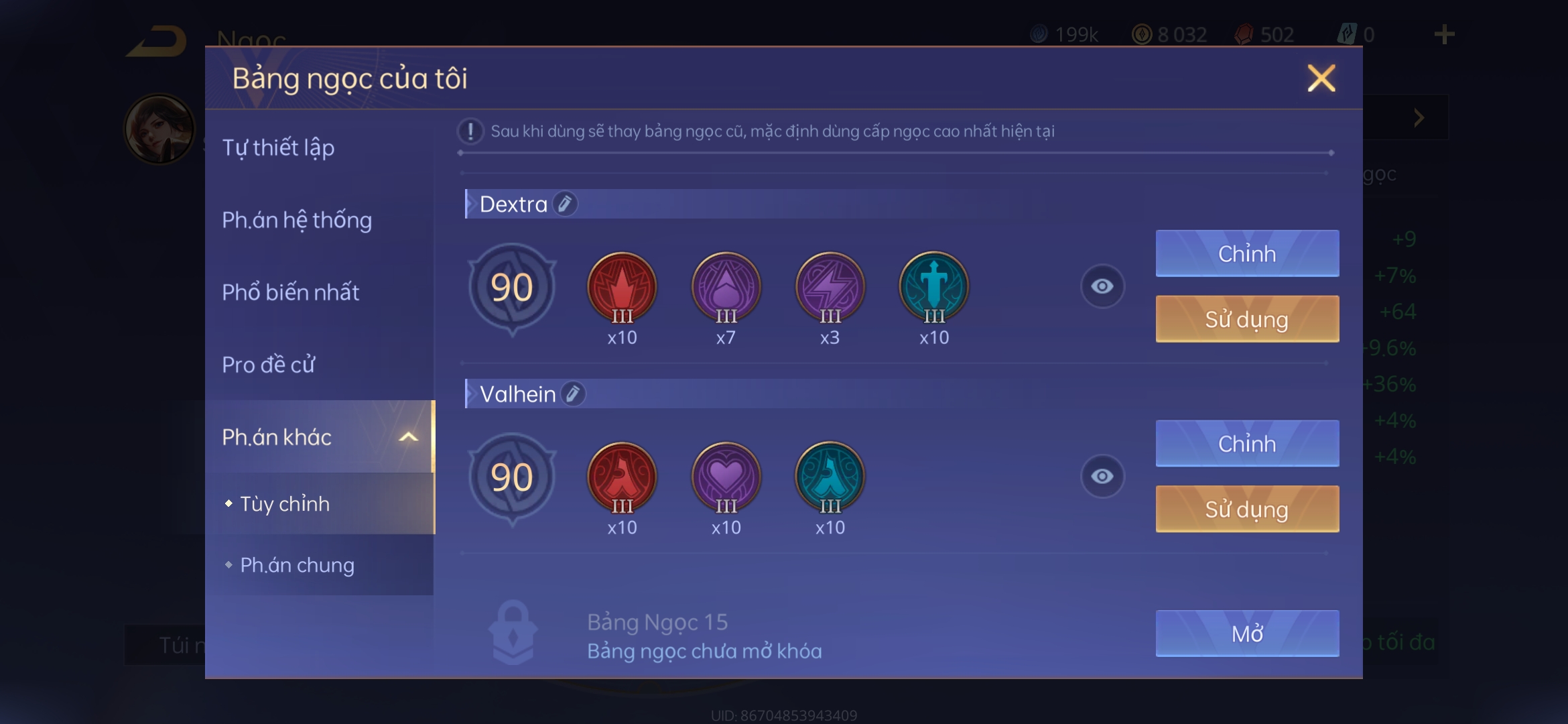Choose the Ph.án chung sub-item
Screen dimensions: 1568x724
(297, 565)
